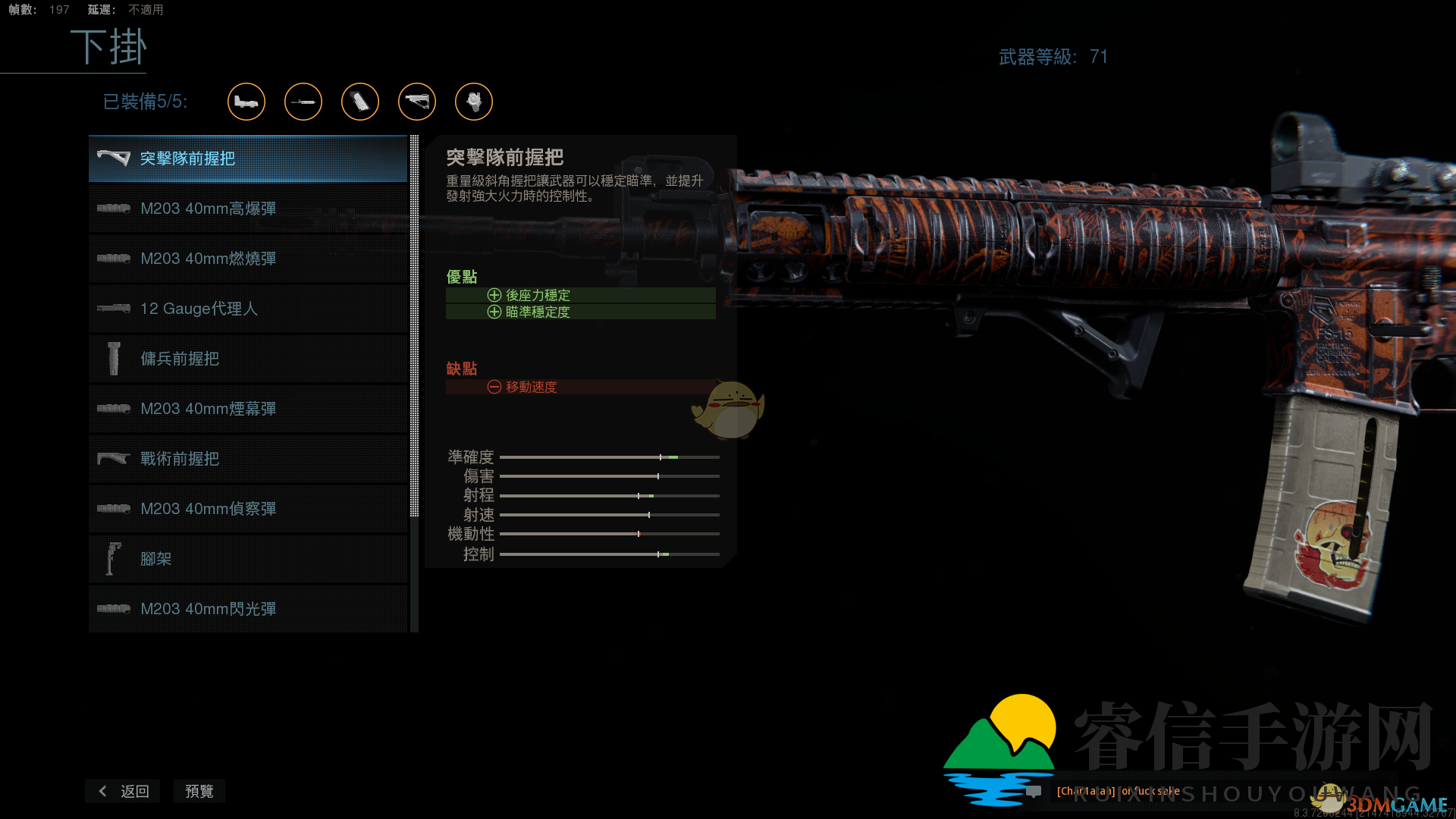This screenshot has height=819, width=1456.
Task: Choose the 傭兵前握把 grip
Action: (248, 359)
